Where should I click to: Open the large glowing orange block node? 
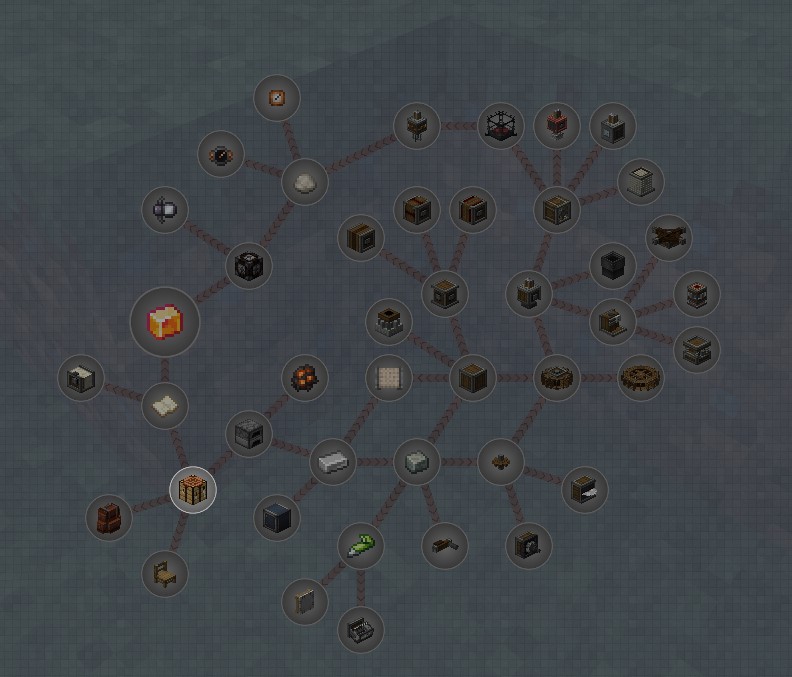coord(165,322)
